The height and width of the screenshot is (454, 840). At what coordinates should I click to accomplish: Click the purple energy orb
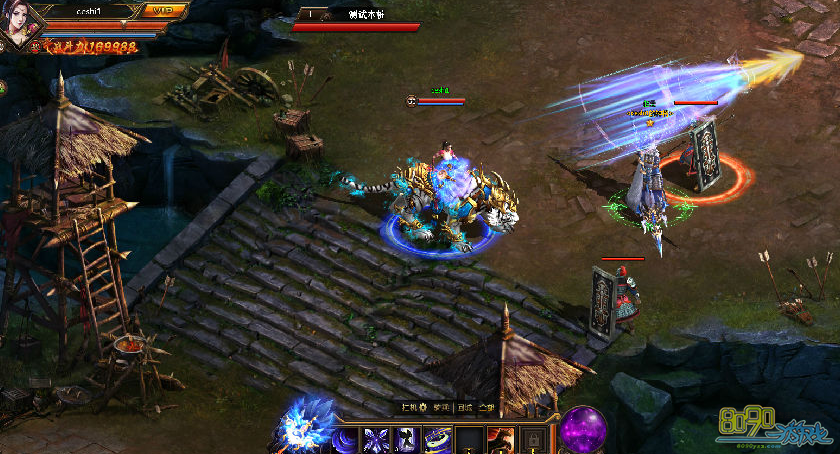pos(582,430)
